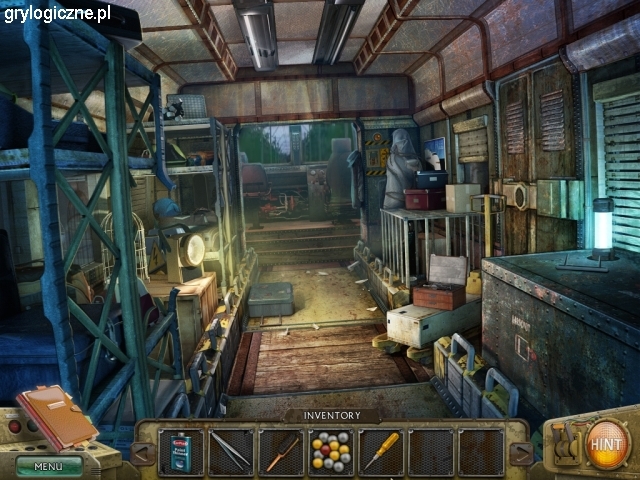This screenshot has width=640, height=480.
Task: Select the colored balls inventory item
Action: point(331,451)
